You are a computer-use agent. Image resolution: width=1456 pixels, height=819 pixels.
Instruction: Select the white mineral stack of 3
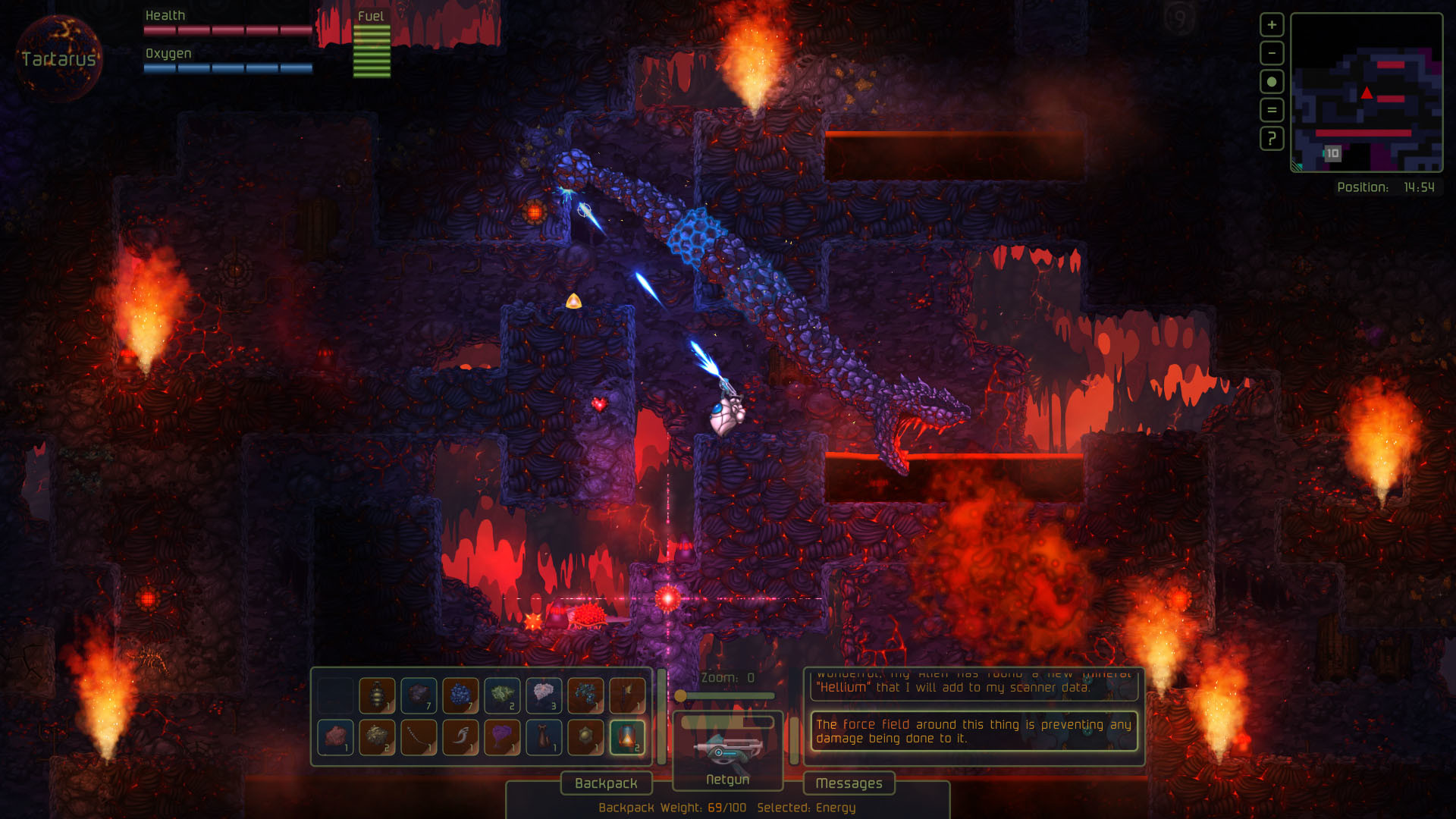click(x=544, y=695)
